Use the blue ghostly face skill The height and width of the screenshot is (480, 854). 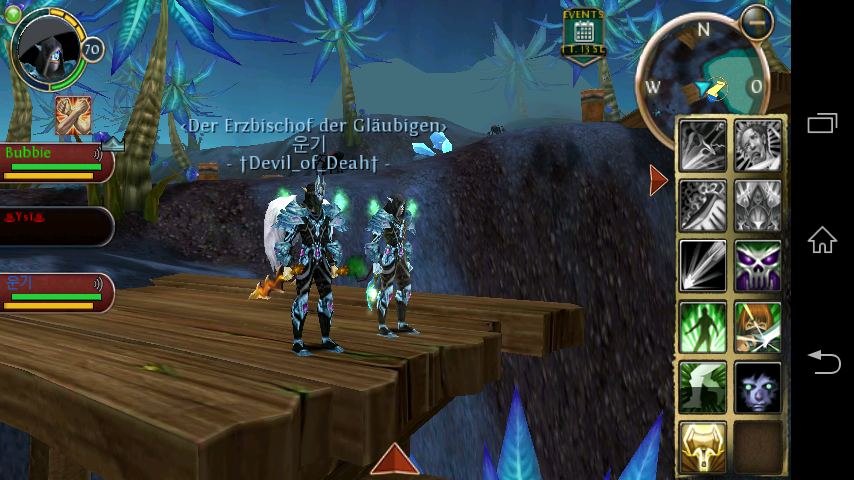point(758,387)
